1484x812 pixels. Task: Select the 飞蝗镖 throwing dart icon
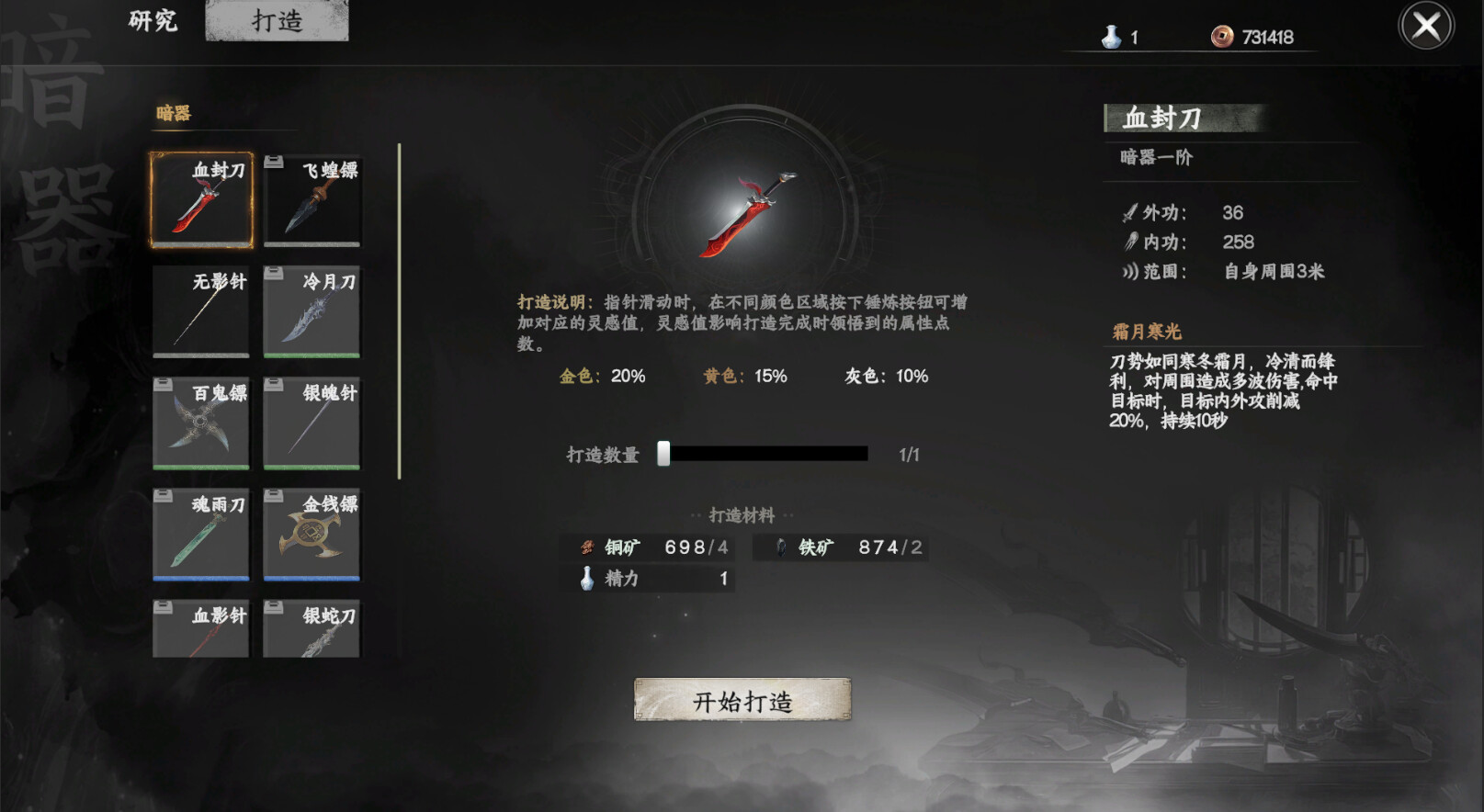pos(311,200)
